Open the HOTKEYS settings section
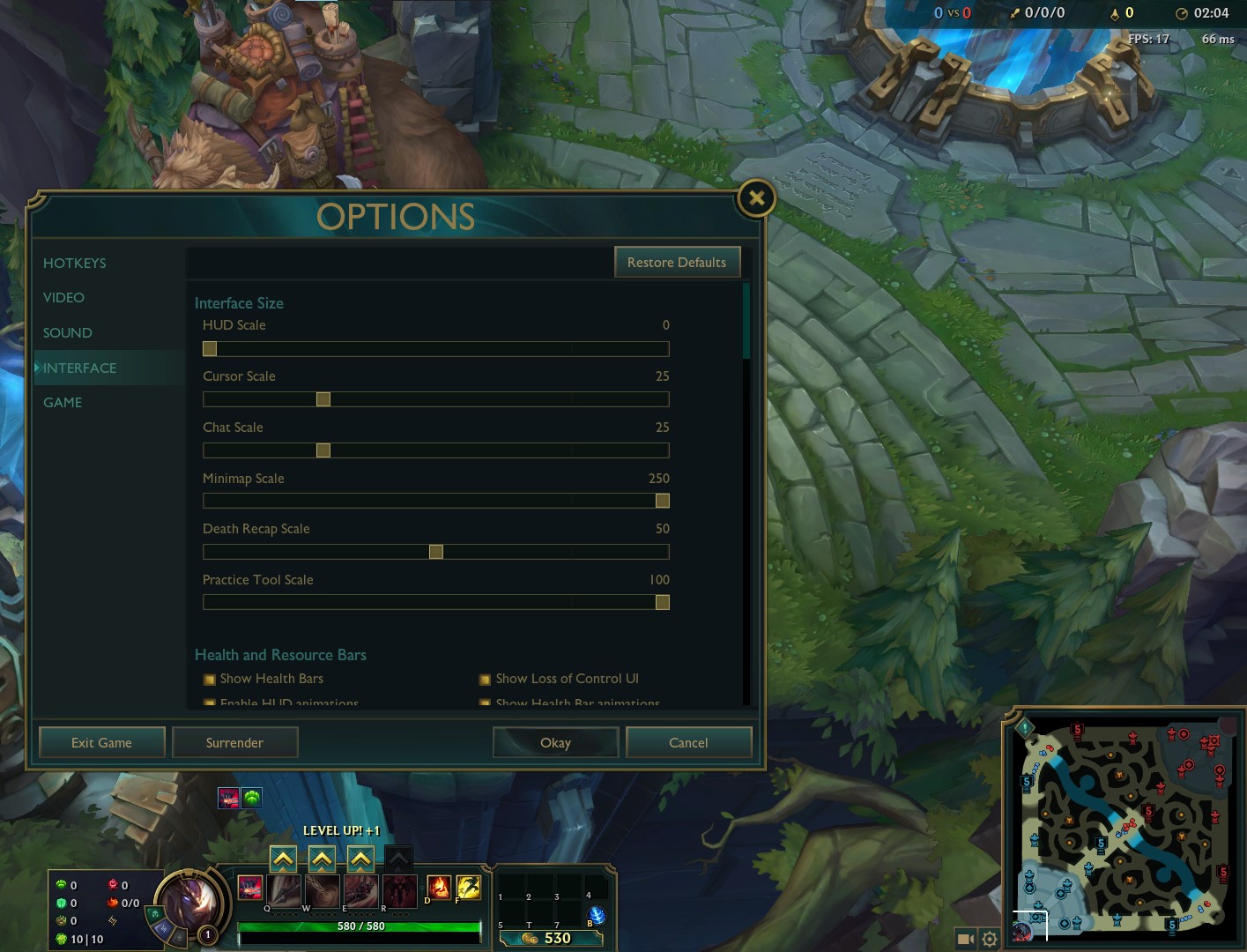Viewport: 1247px width, 952px height. (74, 263)
